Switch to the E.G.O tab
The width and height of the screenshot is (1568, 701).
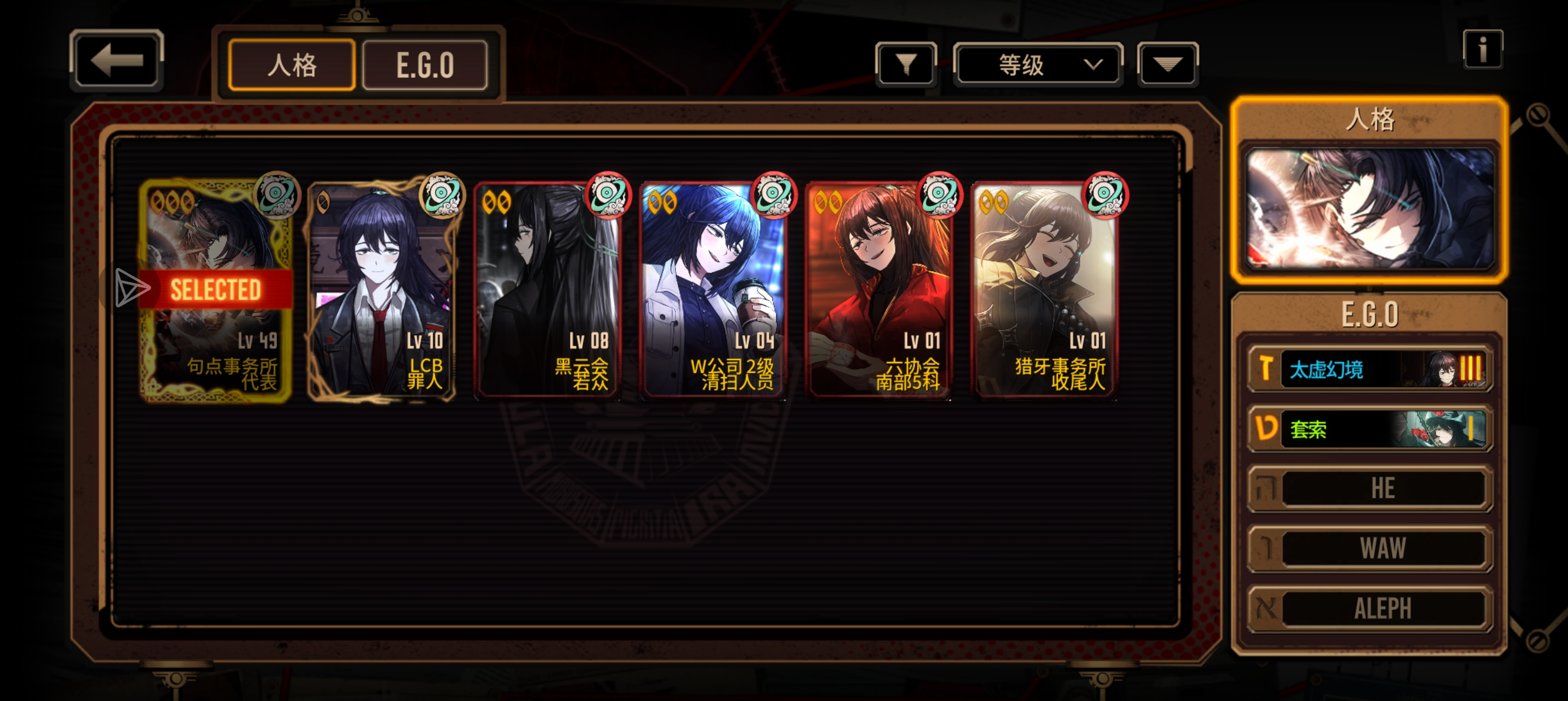point(425,65)
